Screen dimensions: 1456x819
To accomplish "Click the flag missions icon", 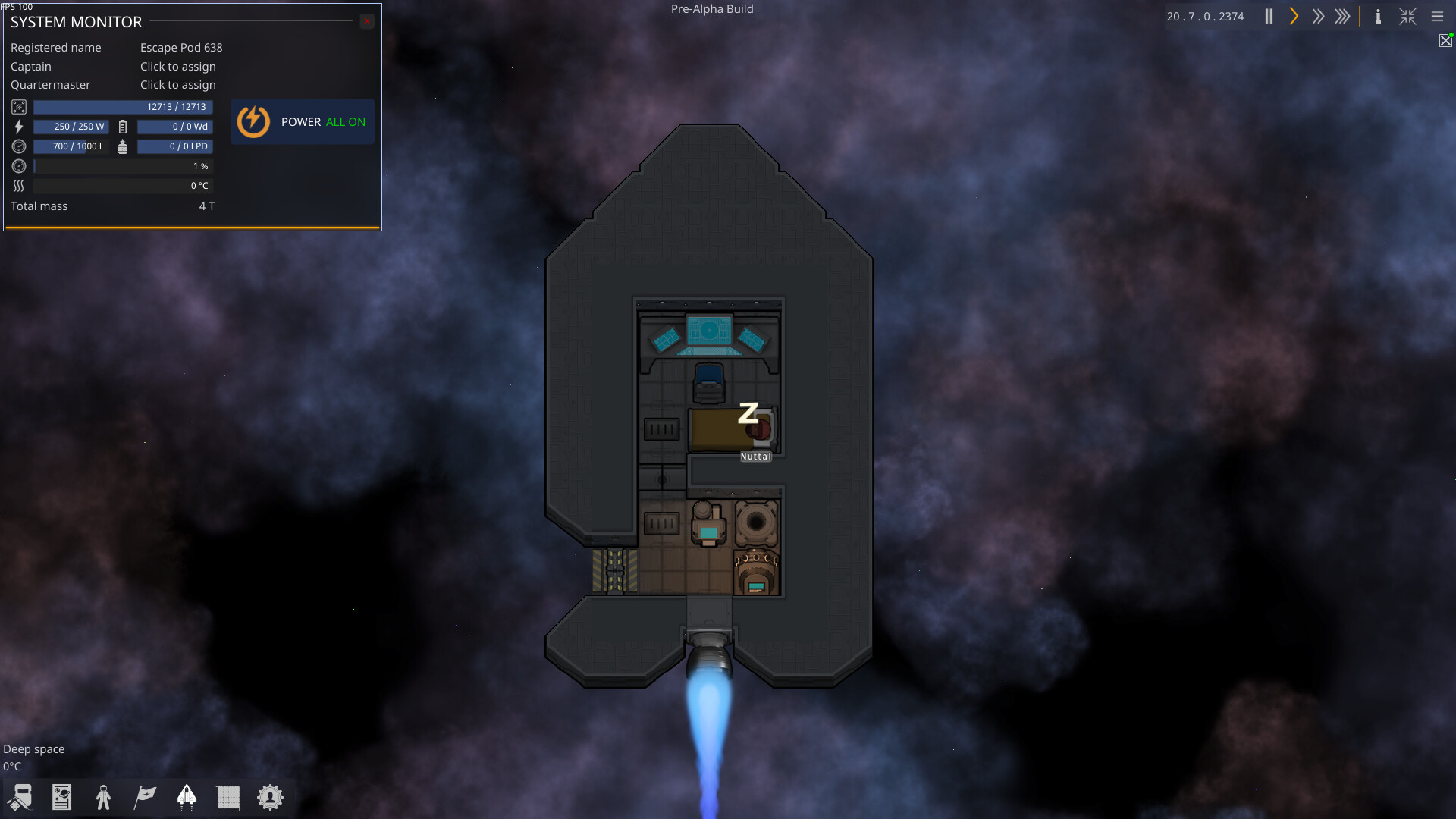I will (144, 797).
